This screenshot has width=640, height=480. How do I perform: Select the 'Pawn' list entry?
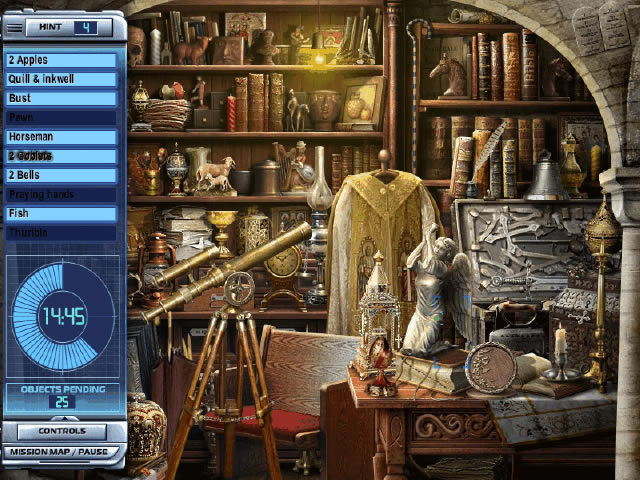tap(62, 117)
